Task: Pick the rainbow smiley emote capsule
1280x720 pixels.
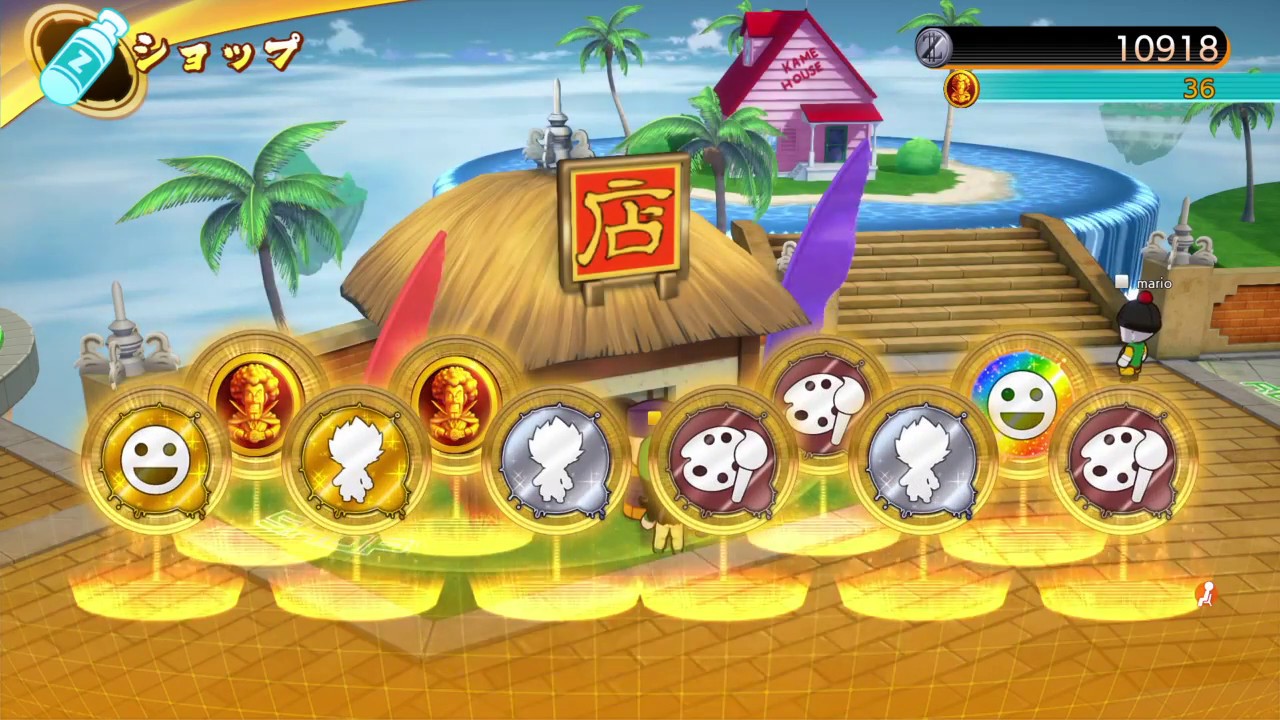Action: tap(1025, 400)
